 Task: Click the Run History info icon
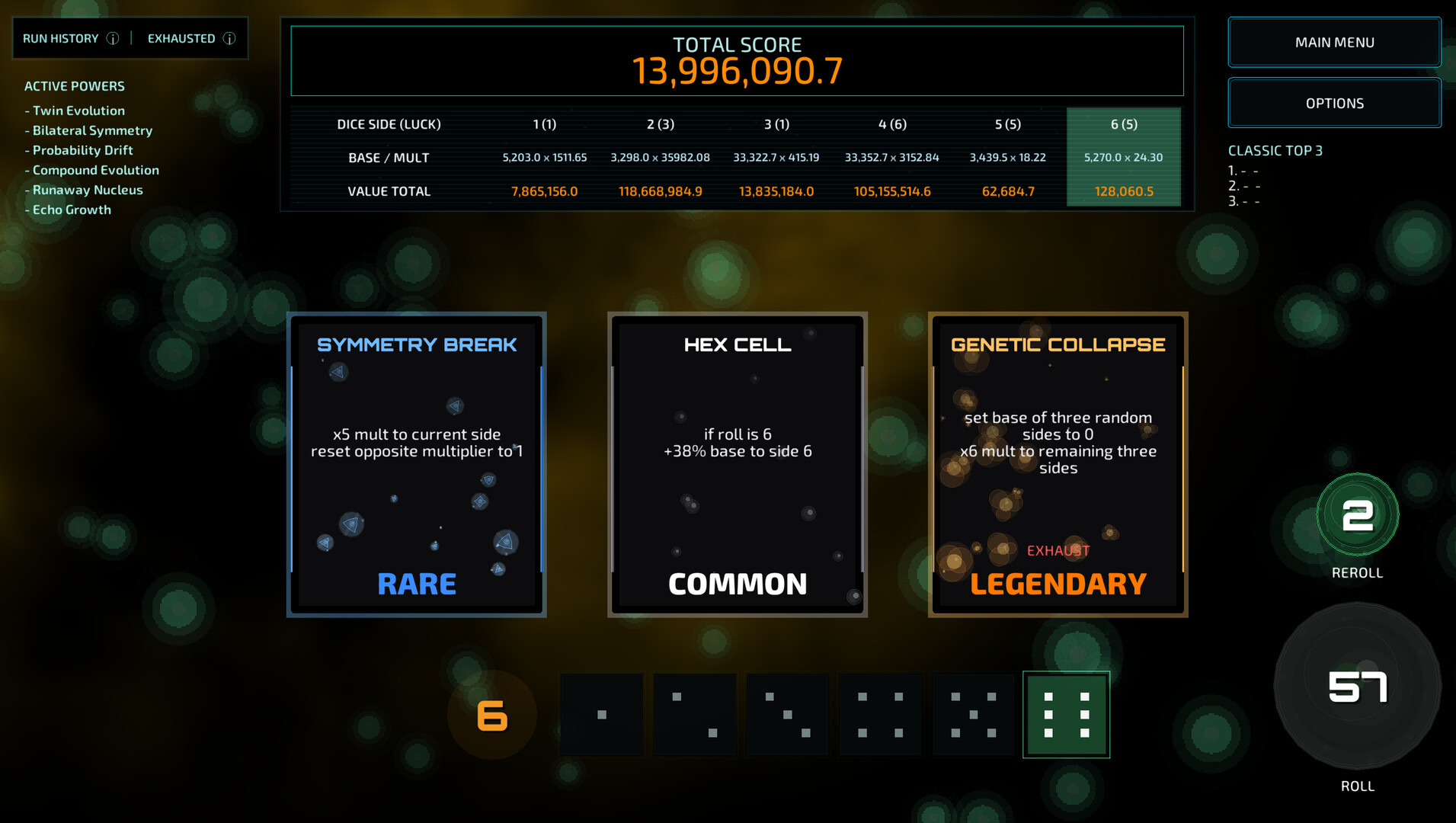tap(113, 38)
